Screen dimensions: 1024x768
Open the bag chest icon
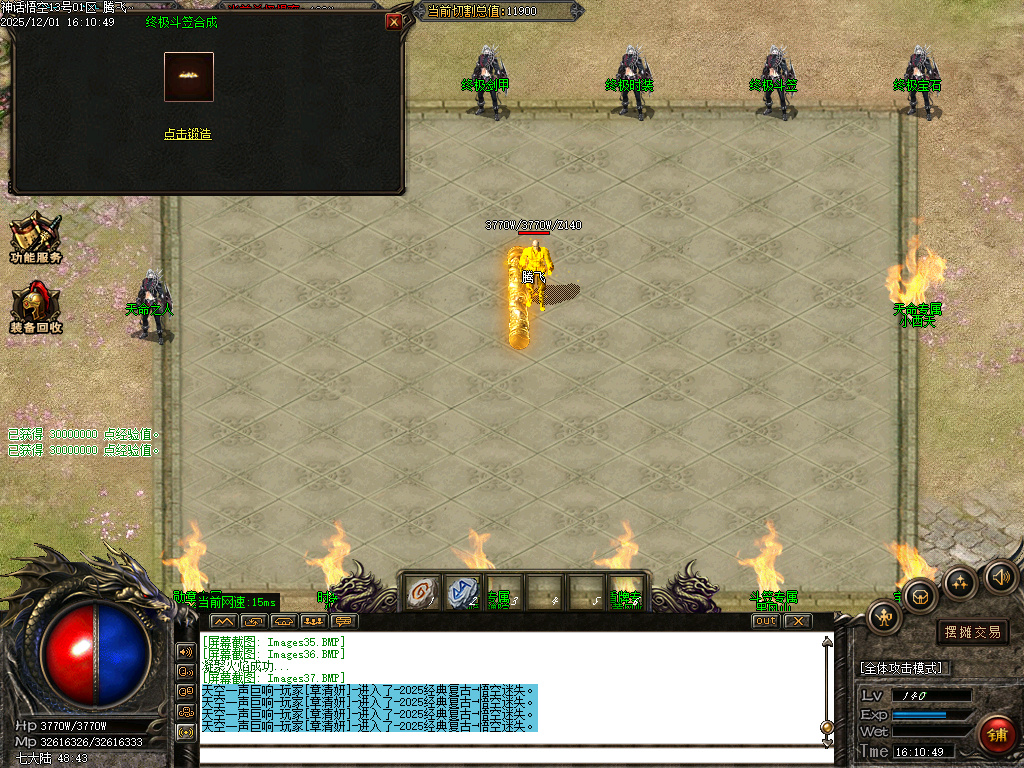coord(920,597)
